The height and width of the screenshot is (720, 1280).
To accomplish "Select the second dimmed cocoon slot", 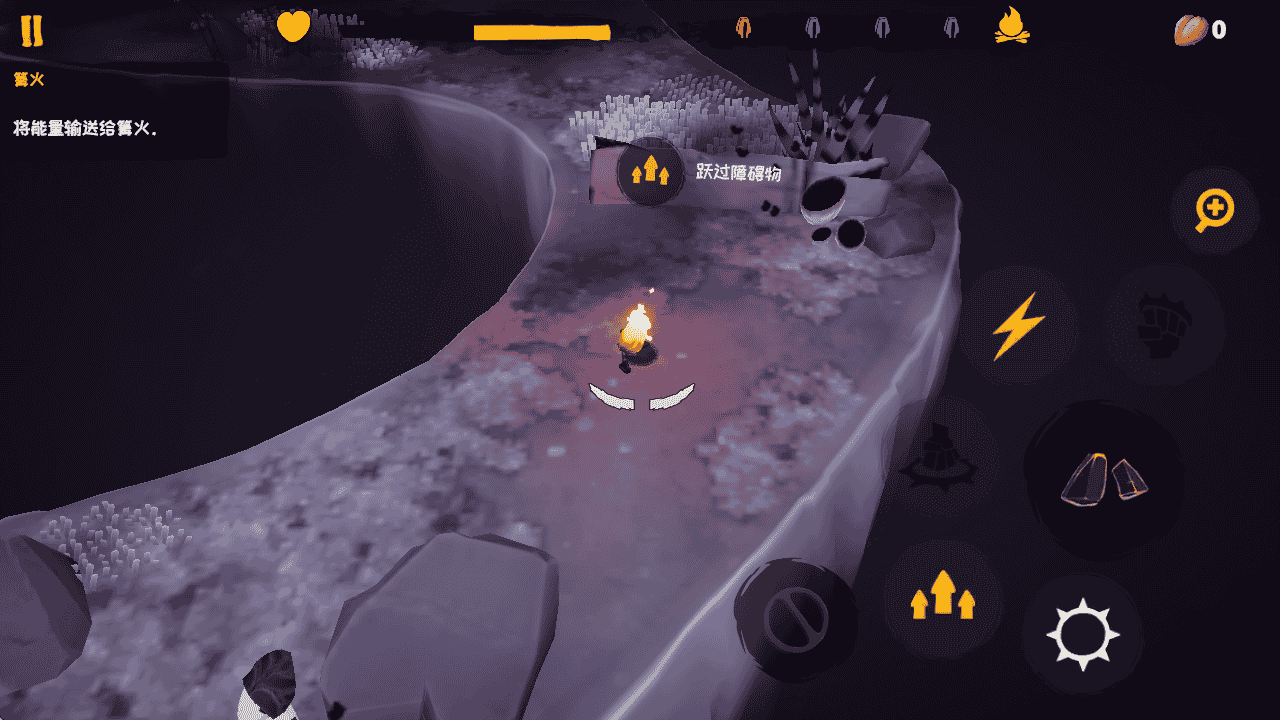I will 811,27.
